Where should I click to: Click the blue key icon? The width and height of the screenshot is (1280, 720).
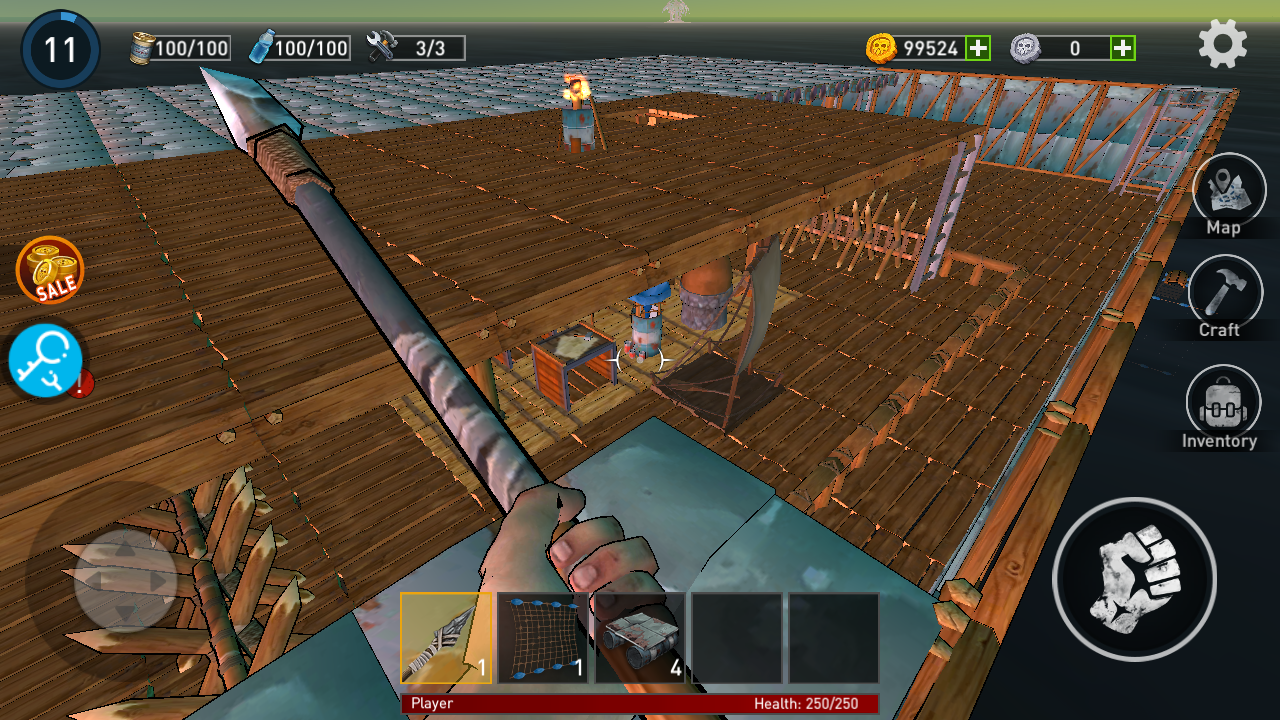point(45,360)
